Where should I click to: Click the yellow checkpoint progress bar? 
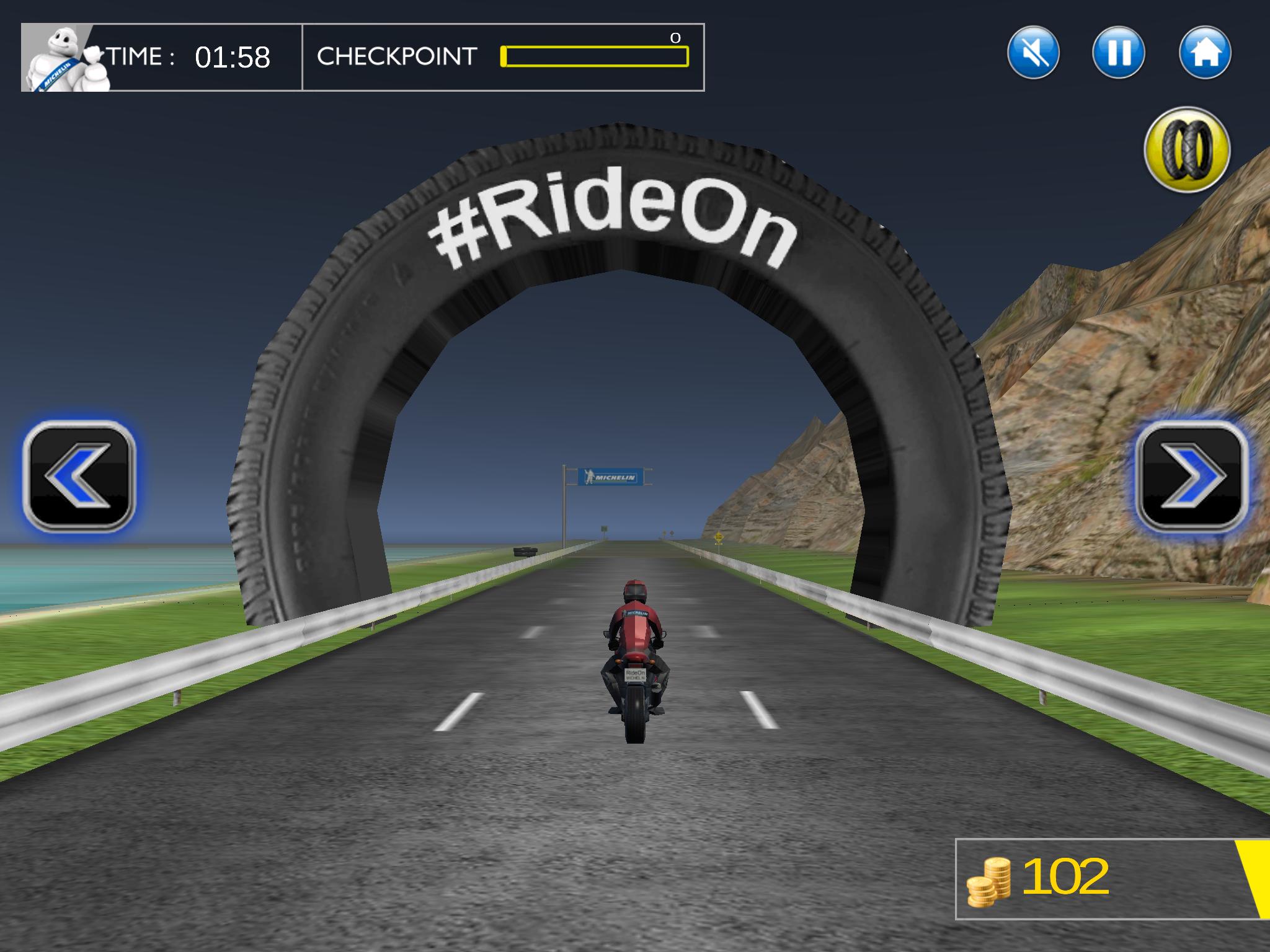pyautogui.click(x=595, y=57)
